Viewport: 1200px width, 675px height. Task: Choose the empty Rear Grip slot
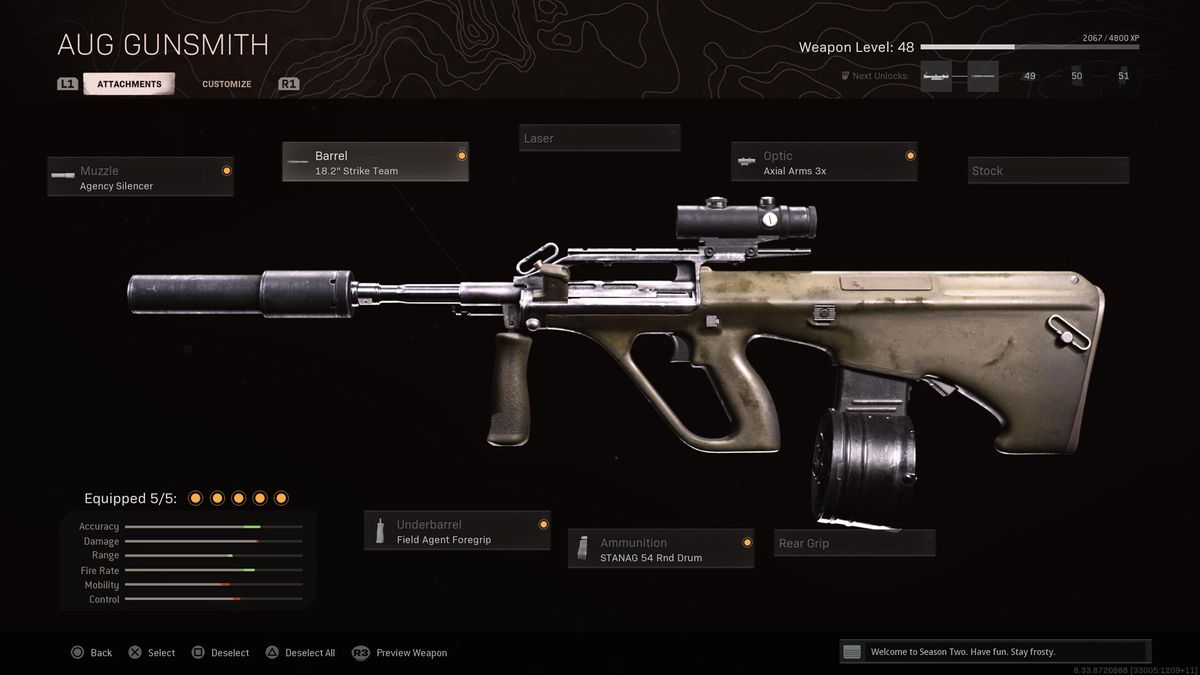(854, 543)
